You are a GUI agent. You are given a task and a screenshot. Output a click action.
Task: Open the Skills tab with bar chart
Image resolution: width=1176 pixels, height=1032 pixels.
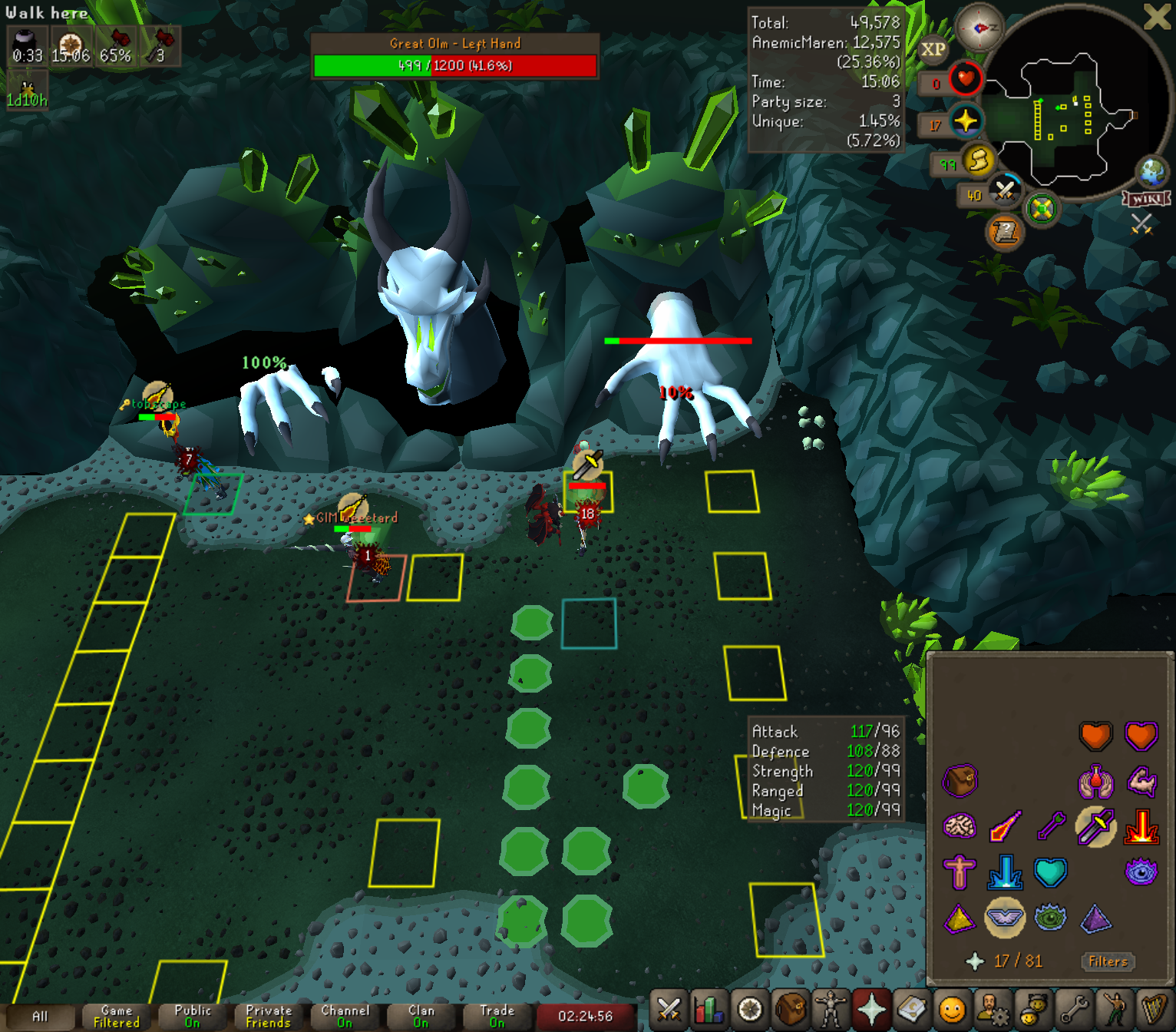click(709, 1009)
